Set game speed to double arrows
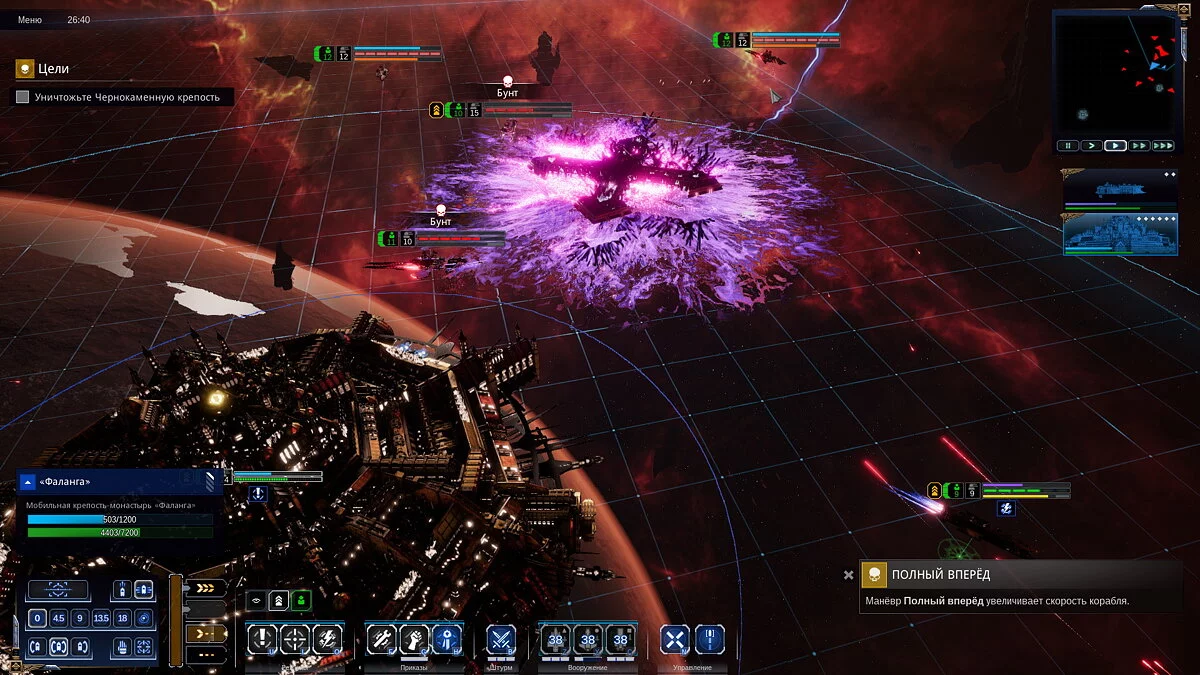1200x675 pixels. (1139, 146)
